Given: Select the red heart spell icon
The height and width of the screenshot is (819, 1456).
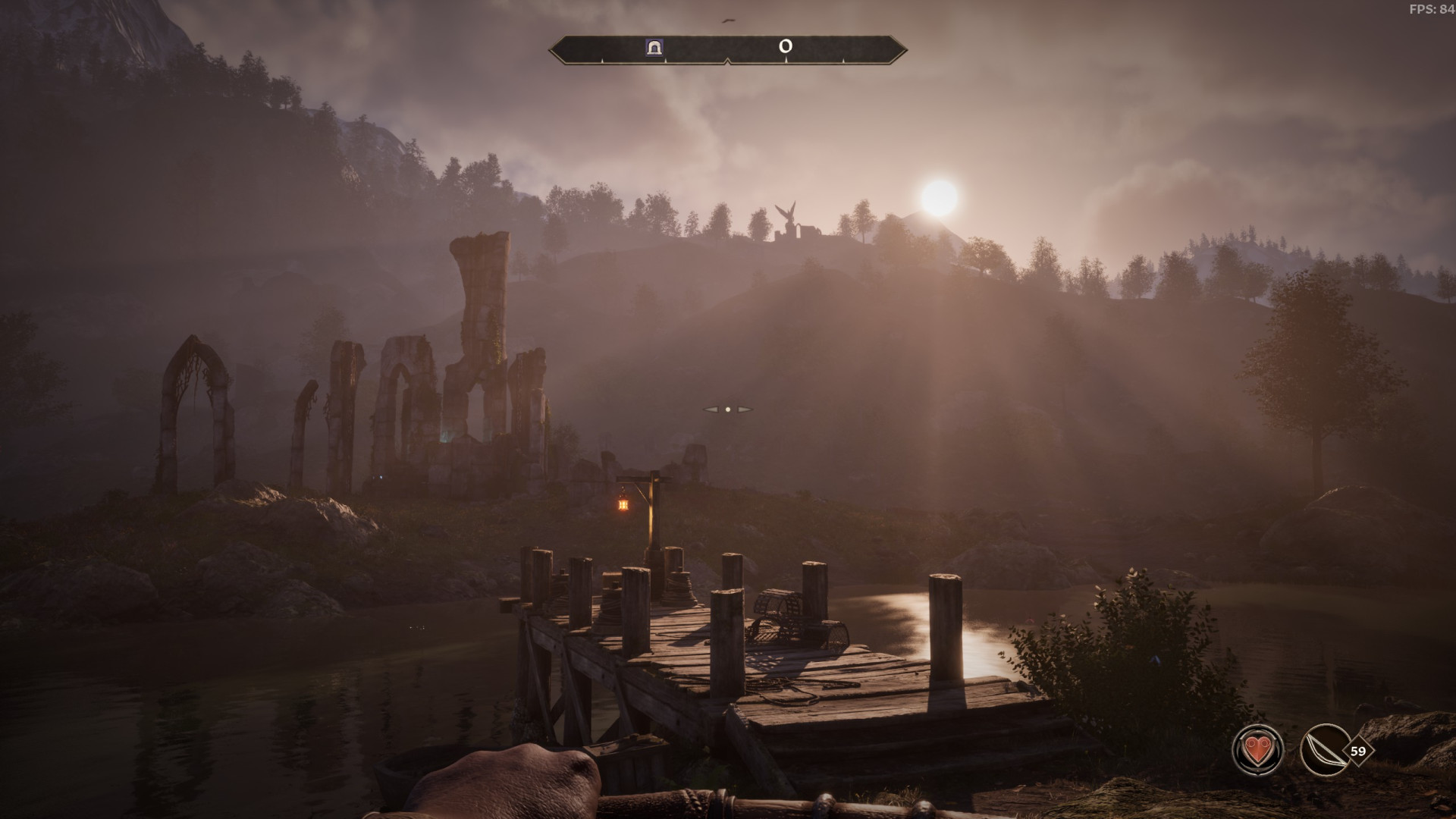Looking at the screenshot, I should click(x=1257, y=751).
